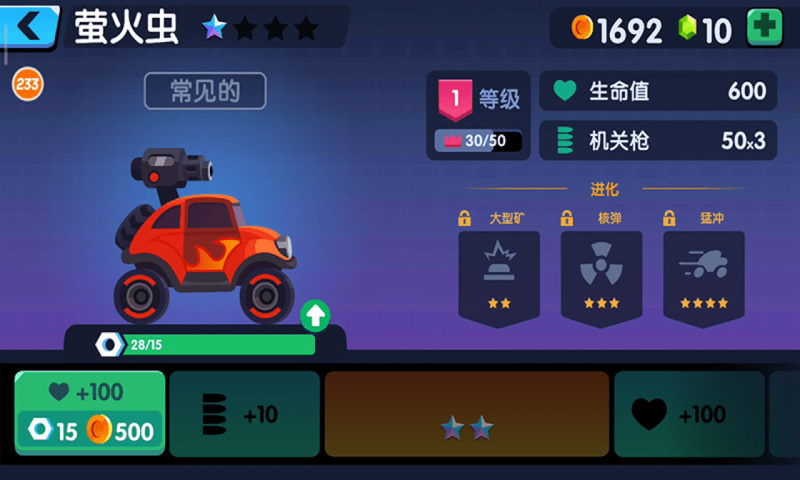Tap the orange 233 badge
This screenshot has width=800, height=480.
(27, 85)
